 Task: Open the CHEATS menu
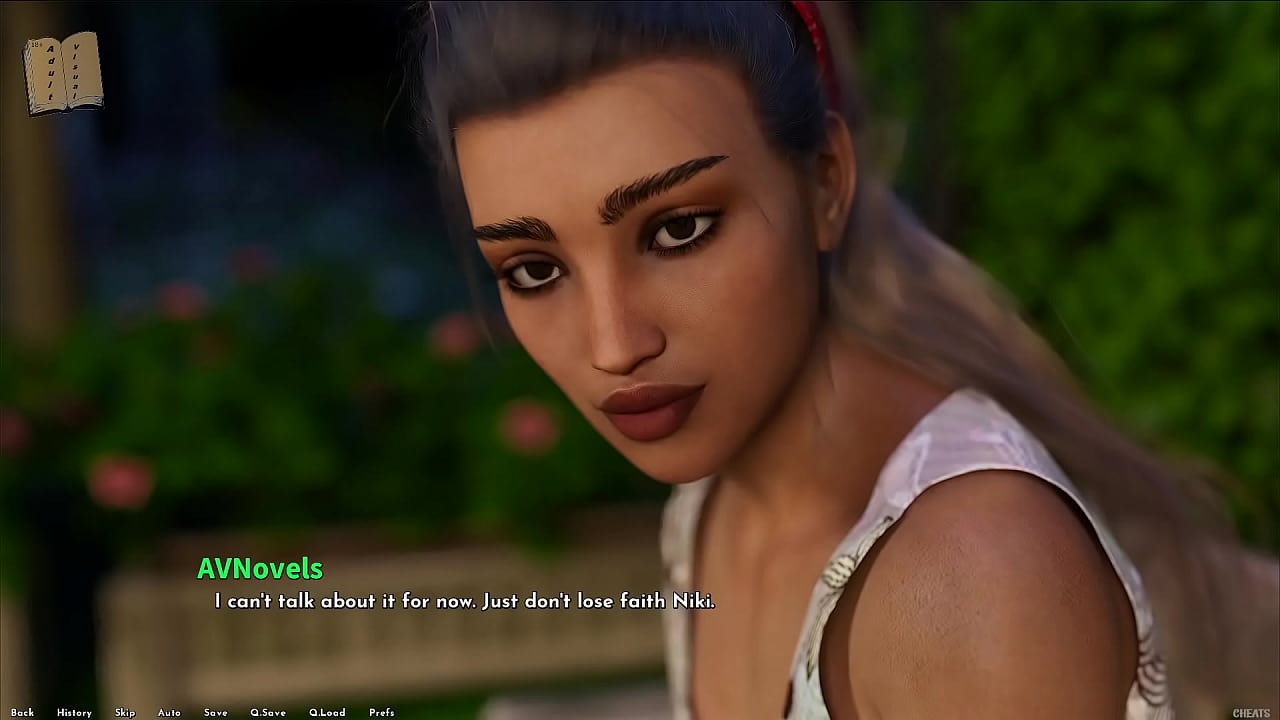click(x=1251, y=713)
